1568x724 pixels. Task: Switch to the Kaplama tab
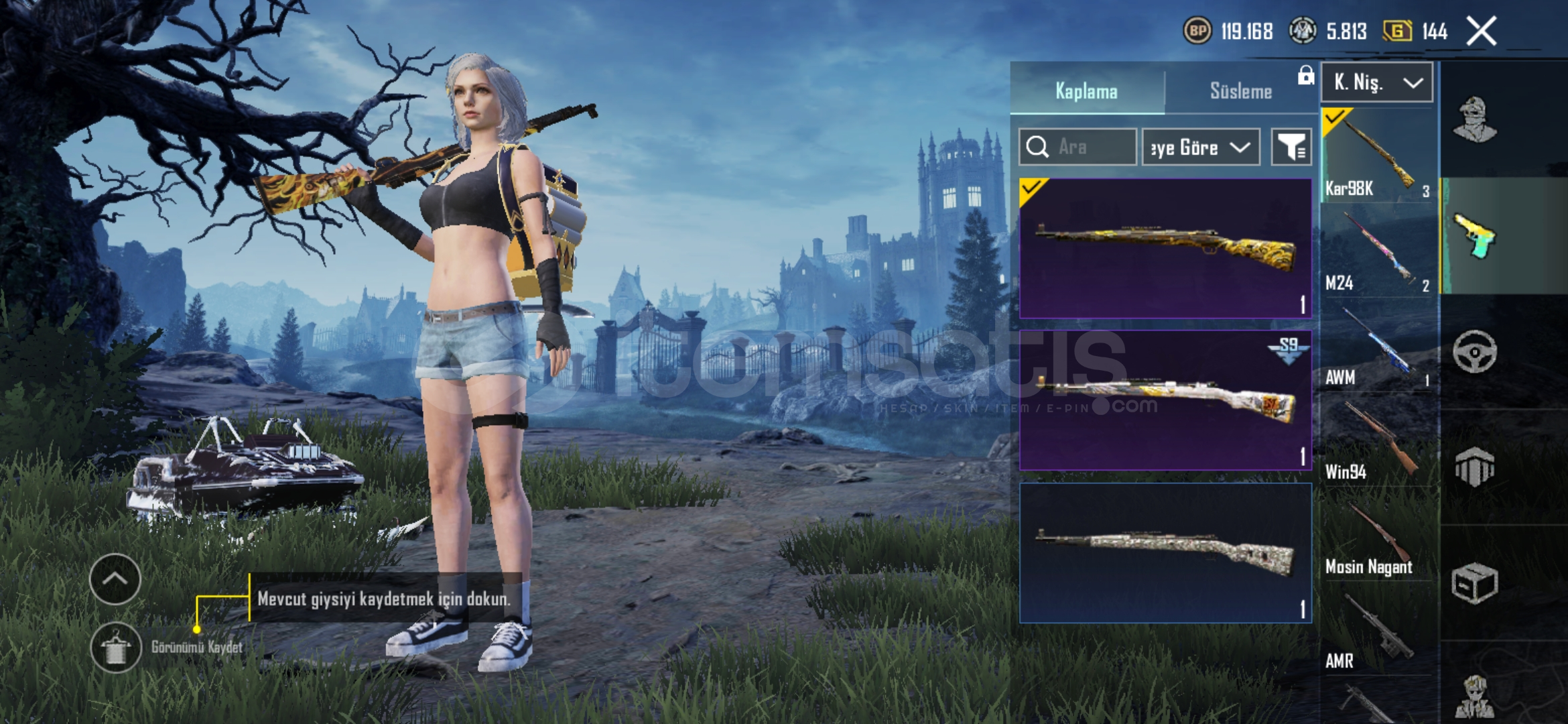tap(1087, 91)
